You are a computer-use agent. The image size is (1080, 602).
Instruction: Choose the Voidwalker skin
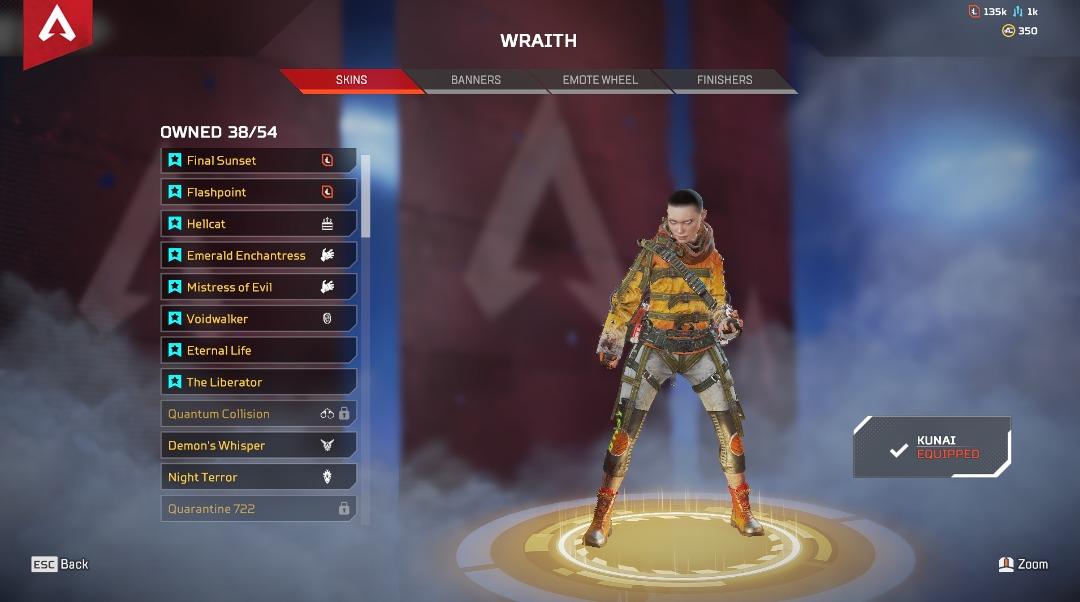tap(258, 319)
